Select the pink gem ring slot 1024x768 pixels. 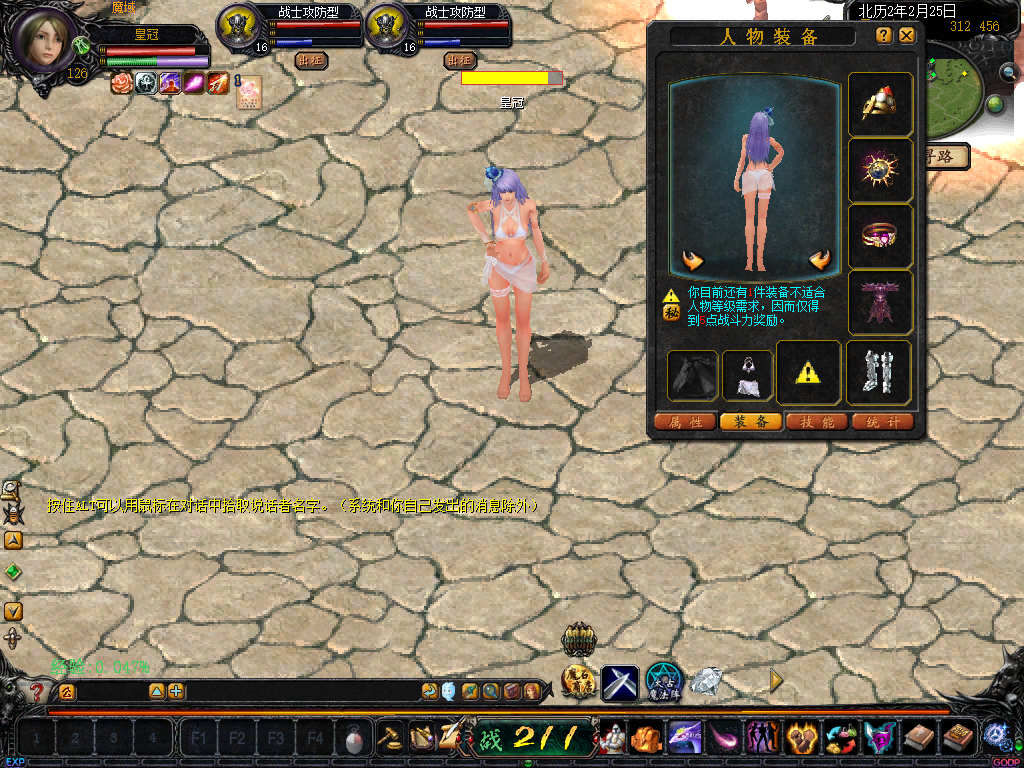[x=880, y=236]
